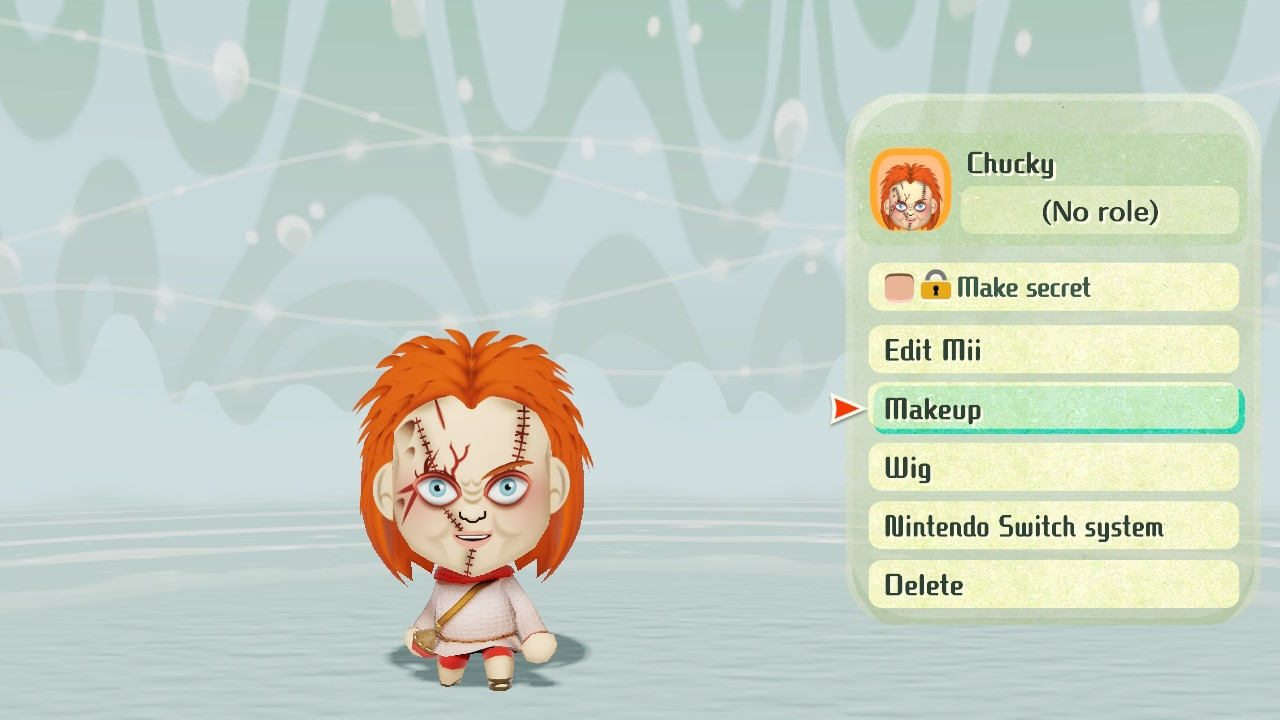This screenshot has height=720, width=1280.
Task: Open the Wig option
Action: point(1053,468)
